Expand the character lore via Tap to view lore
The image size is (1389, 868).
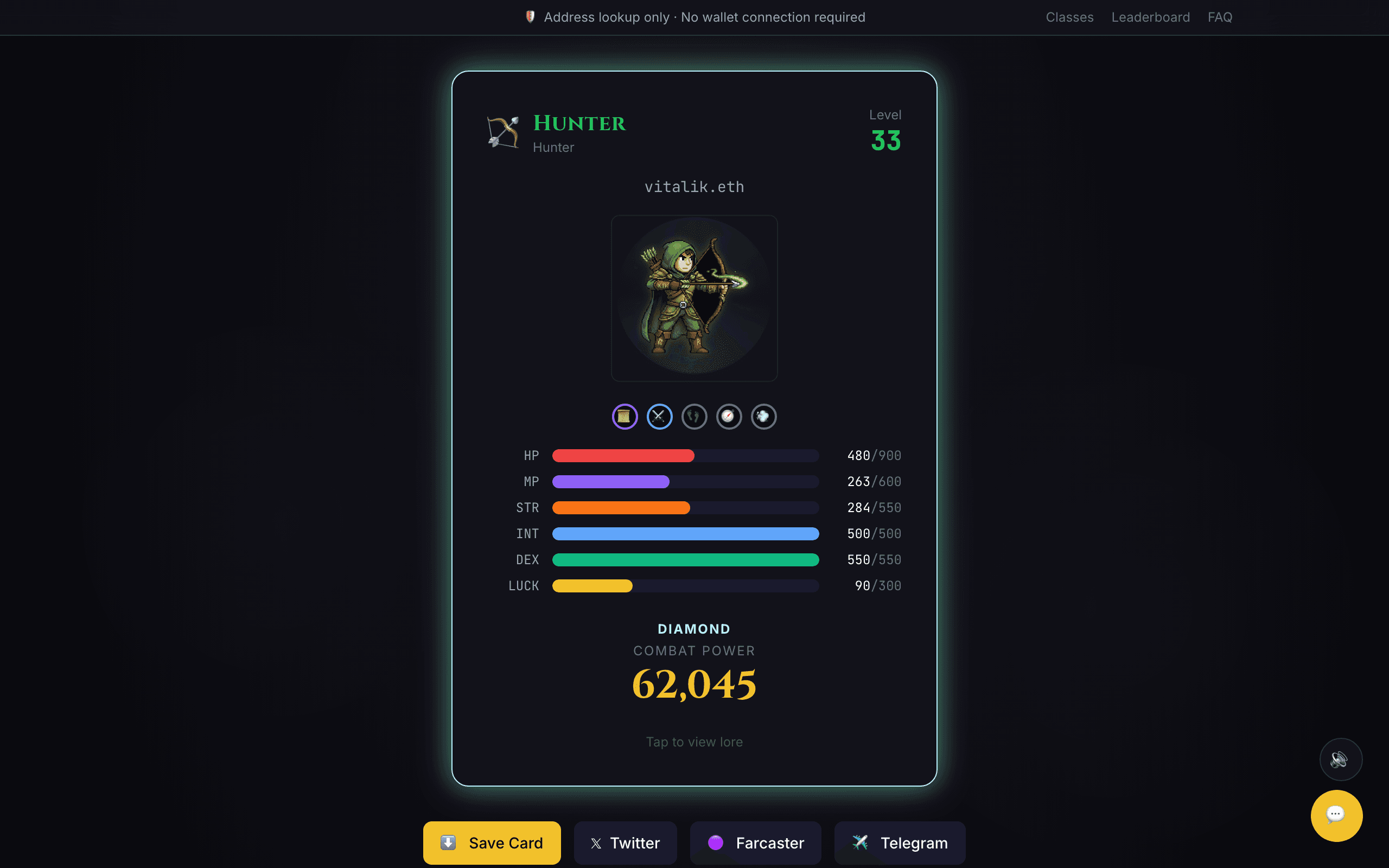coord(693,741)
